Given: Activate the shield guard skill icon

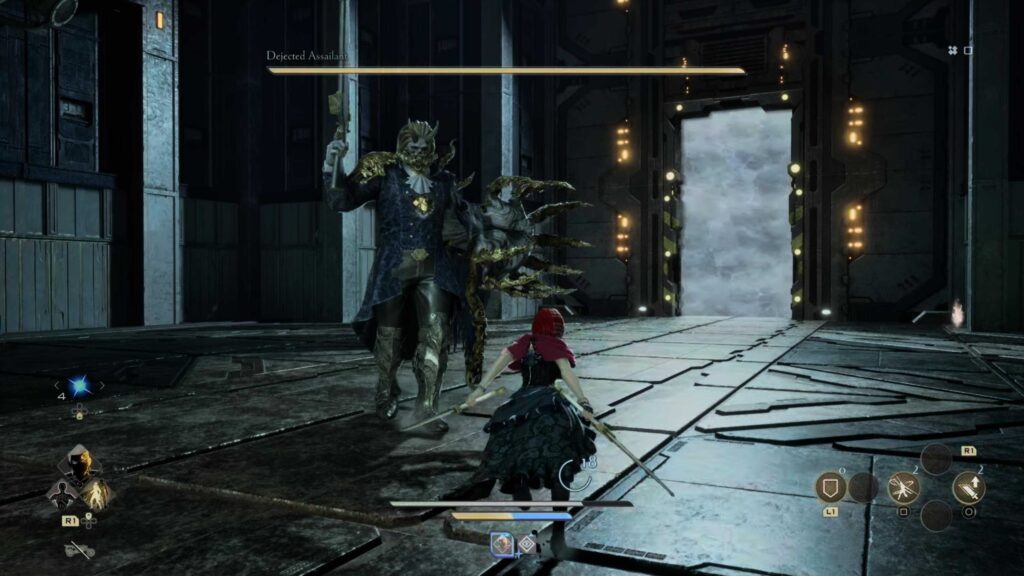Looking at the screenshot, I should (x=831, y=487).
